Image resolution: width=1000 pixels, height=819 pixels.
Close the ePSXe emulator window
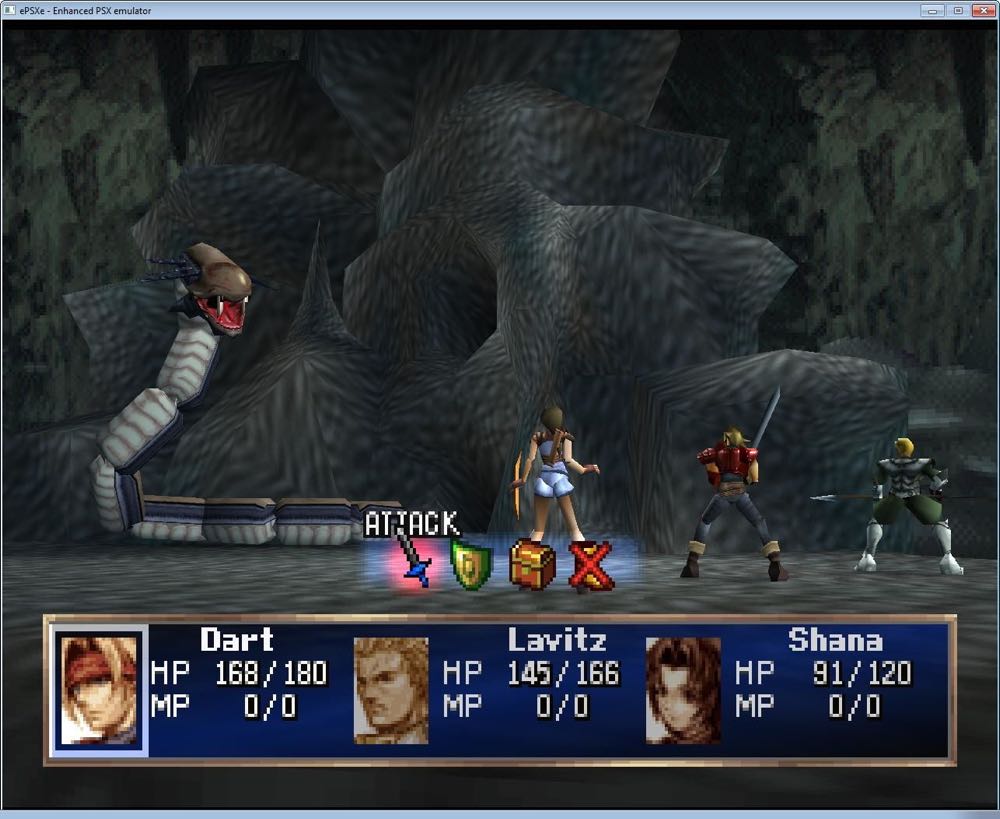coord(981,10)
